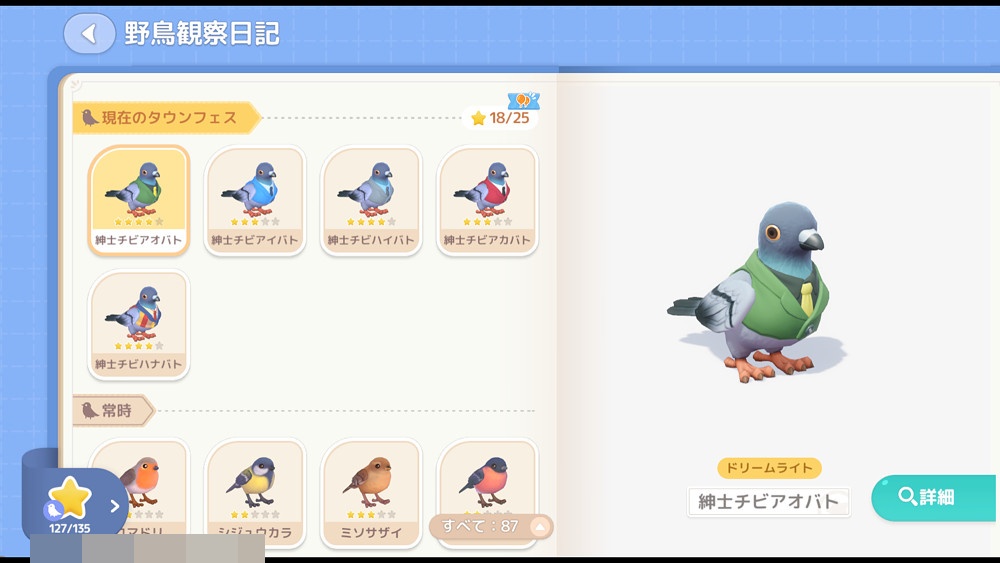Pick the 紳士チビアカバト bird card
Viewport: 1000px width, 563px height.
point(487,199)
